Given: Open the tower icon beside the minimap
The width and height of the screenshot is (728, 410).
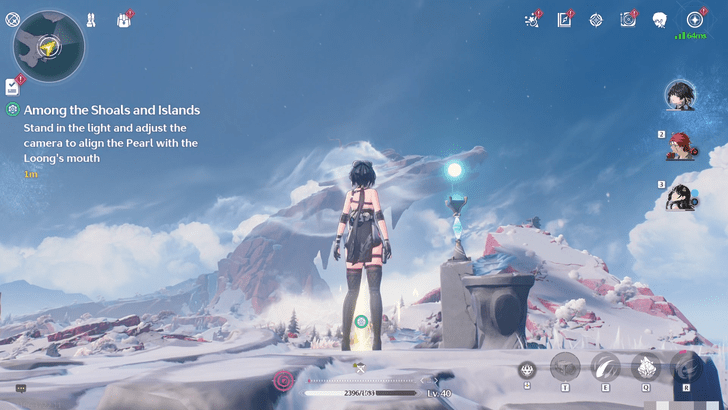Looking at the screenshot, I should click(91, 19).
